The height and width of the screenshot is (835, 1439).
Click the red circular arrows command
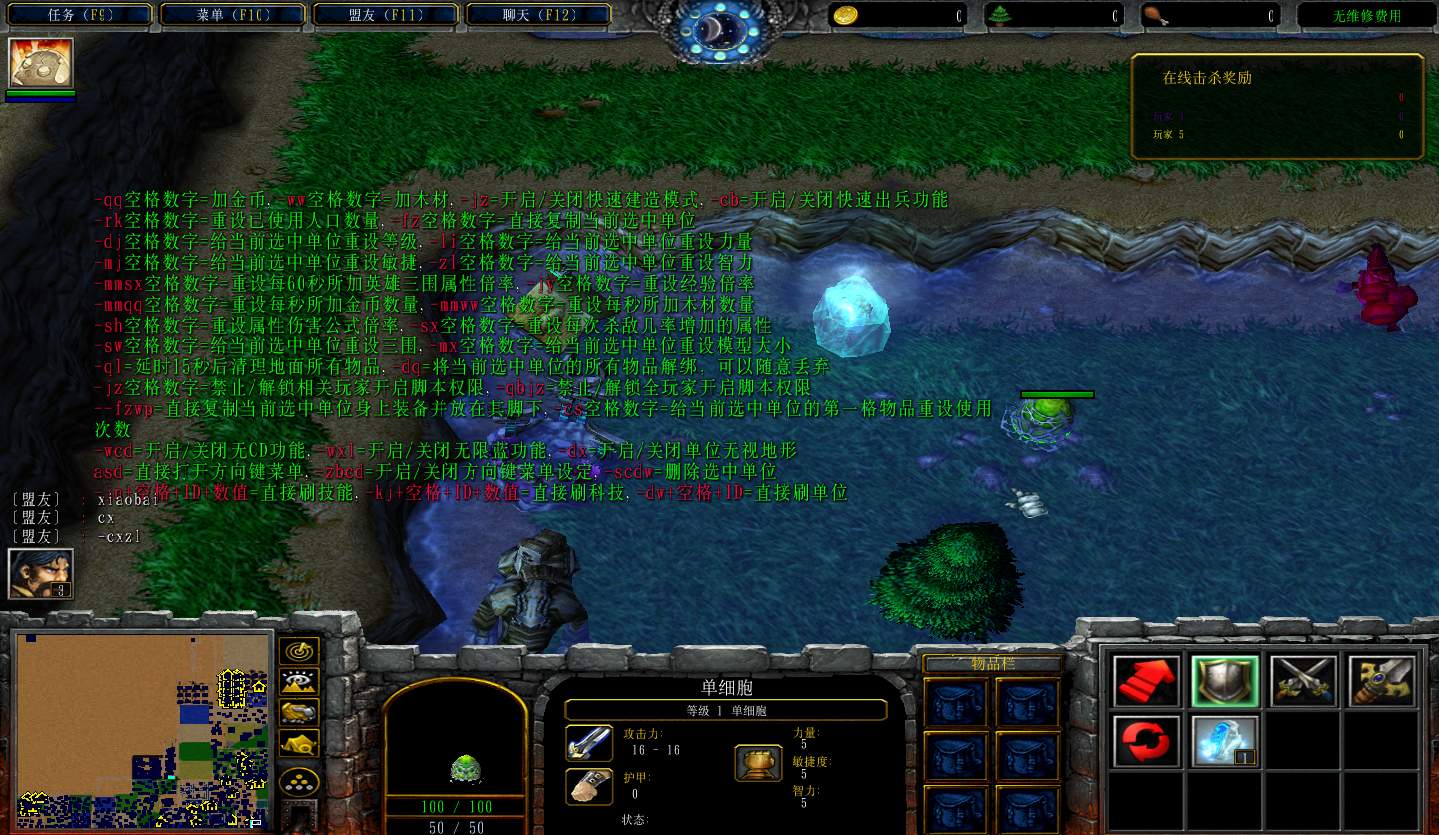1146,741
